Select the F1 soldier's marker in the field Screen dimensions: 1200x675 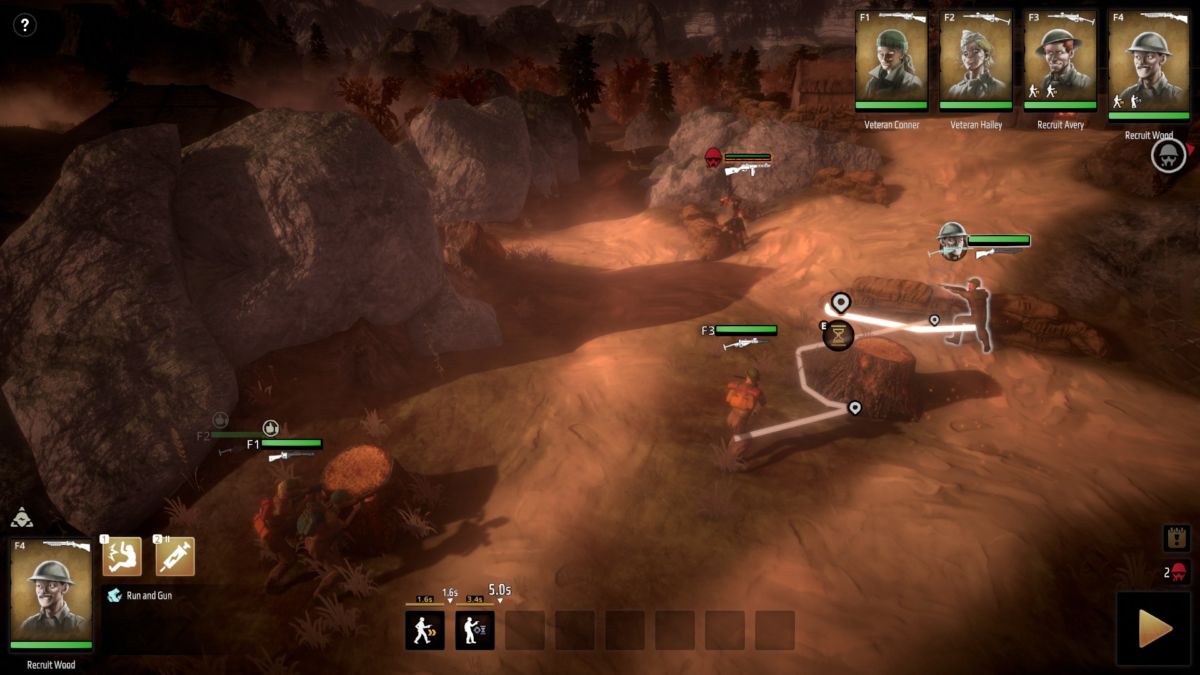point(285,444)
